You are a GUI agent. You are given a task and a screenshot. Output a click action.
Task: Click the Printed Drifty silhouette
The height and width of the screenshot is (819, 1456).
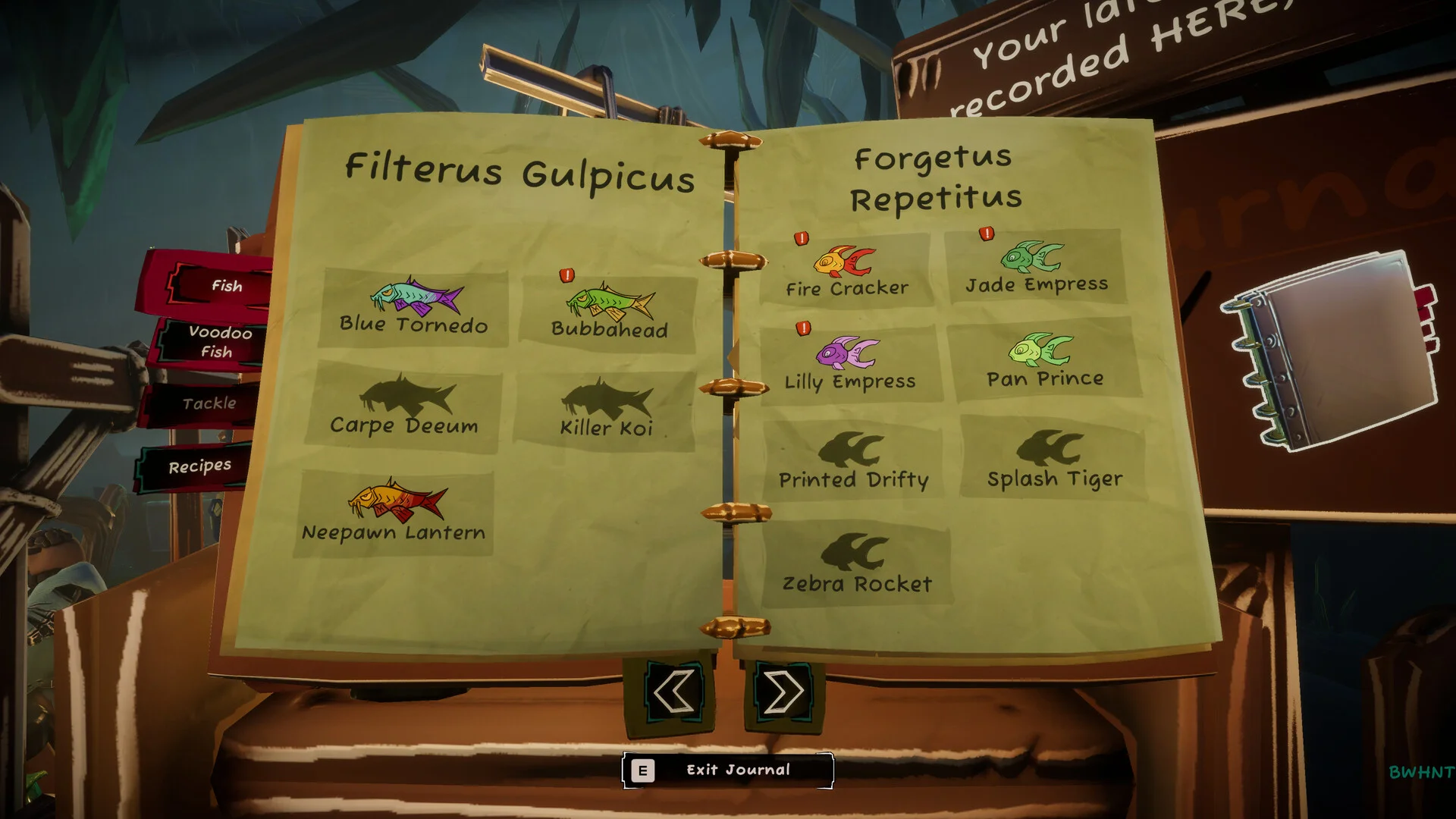point(853,460)
